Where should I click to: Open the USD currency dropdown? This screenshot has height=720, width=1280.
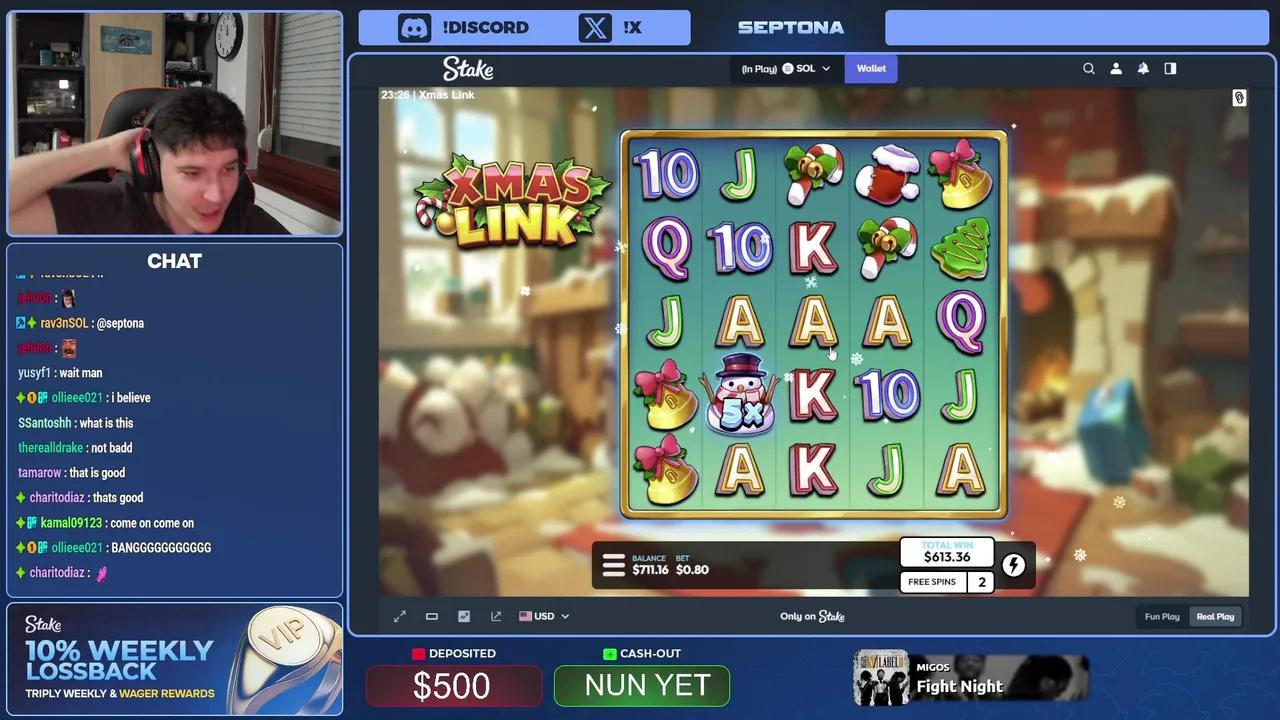coord(544,616)
